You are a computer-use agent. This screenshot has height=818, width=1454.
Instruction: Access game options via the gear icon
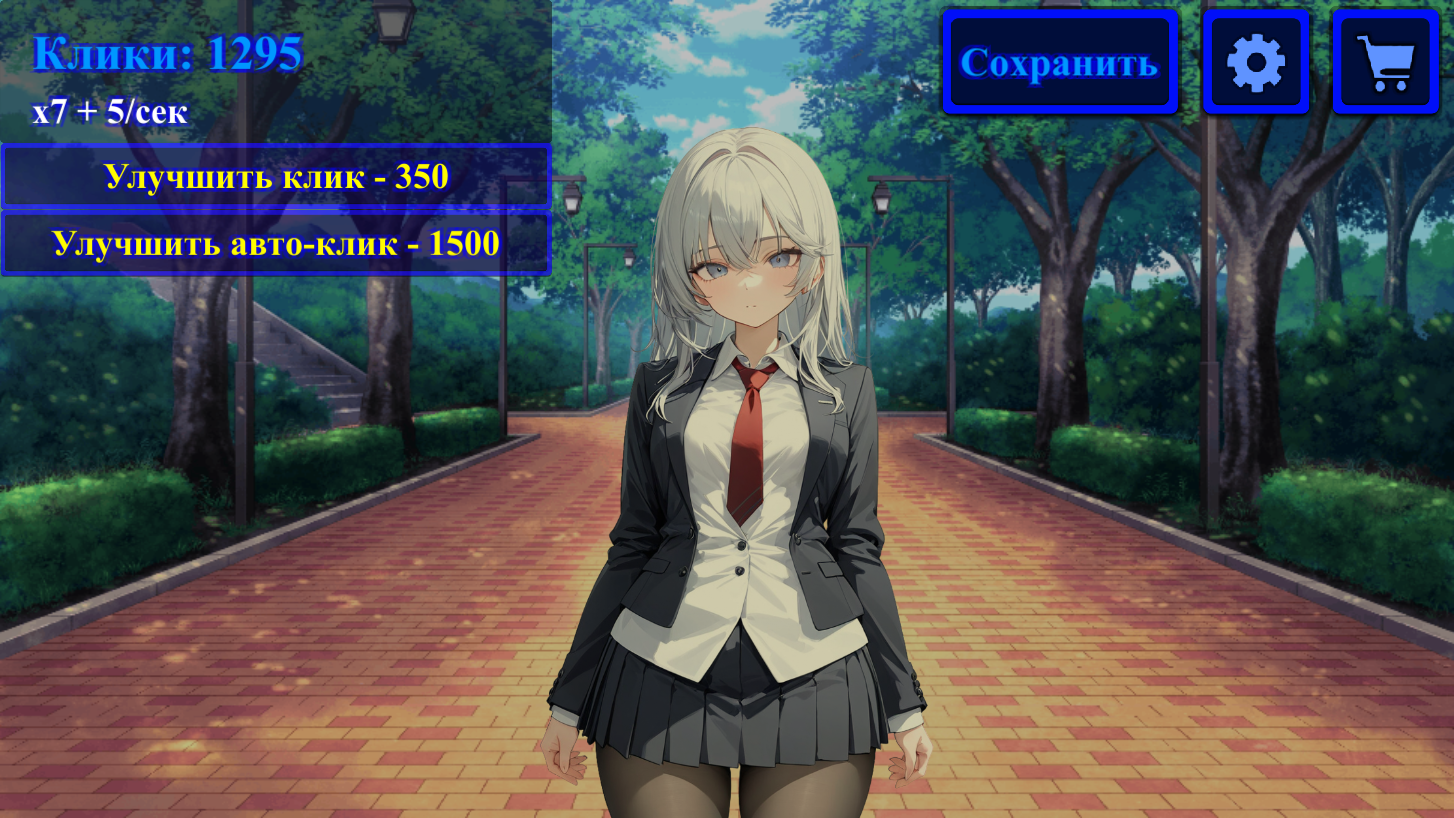click(1256, 60)
